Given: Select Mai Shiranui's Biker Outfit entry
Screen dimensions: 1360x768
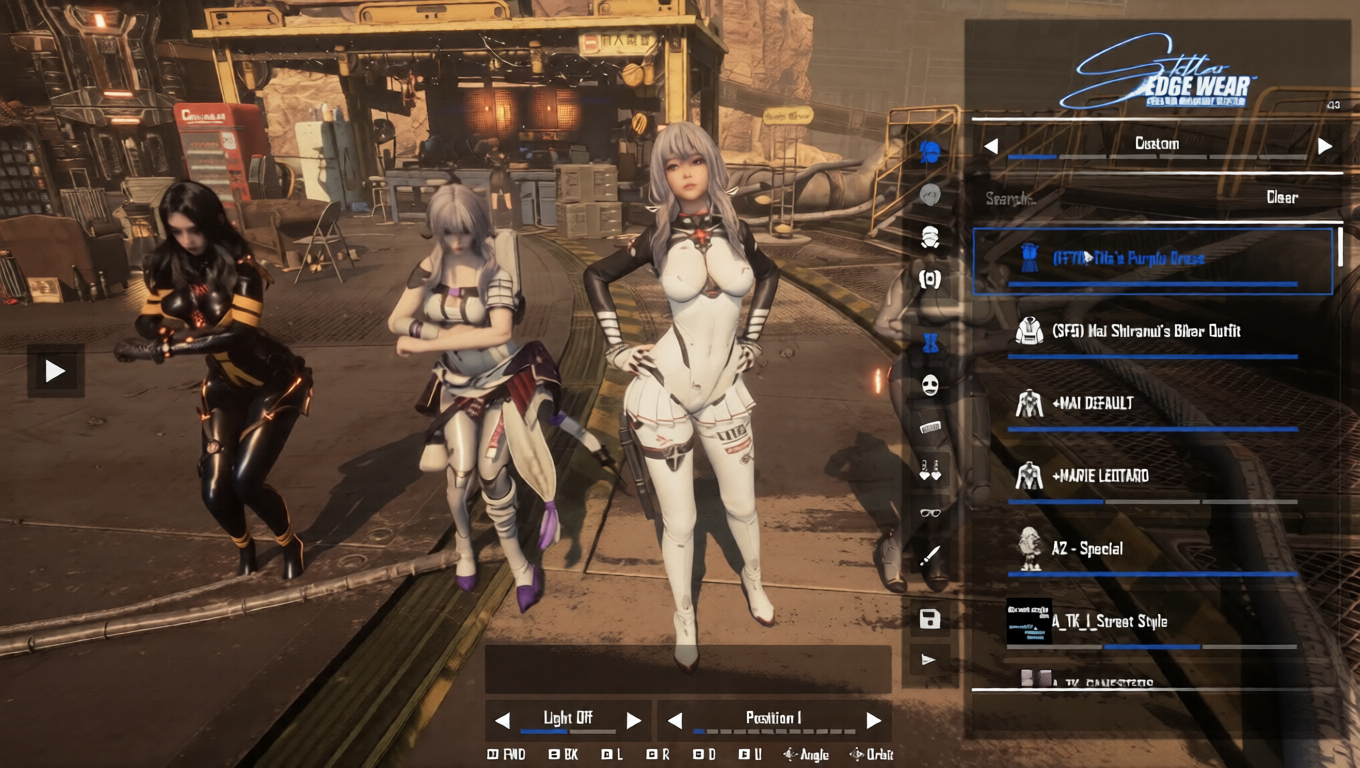Looking at the screenshot, I should [x=1146, y=331].
